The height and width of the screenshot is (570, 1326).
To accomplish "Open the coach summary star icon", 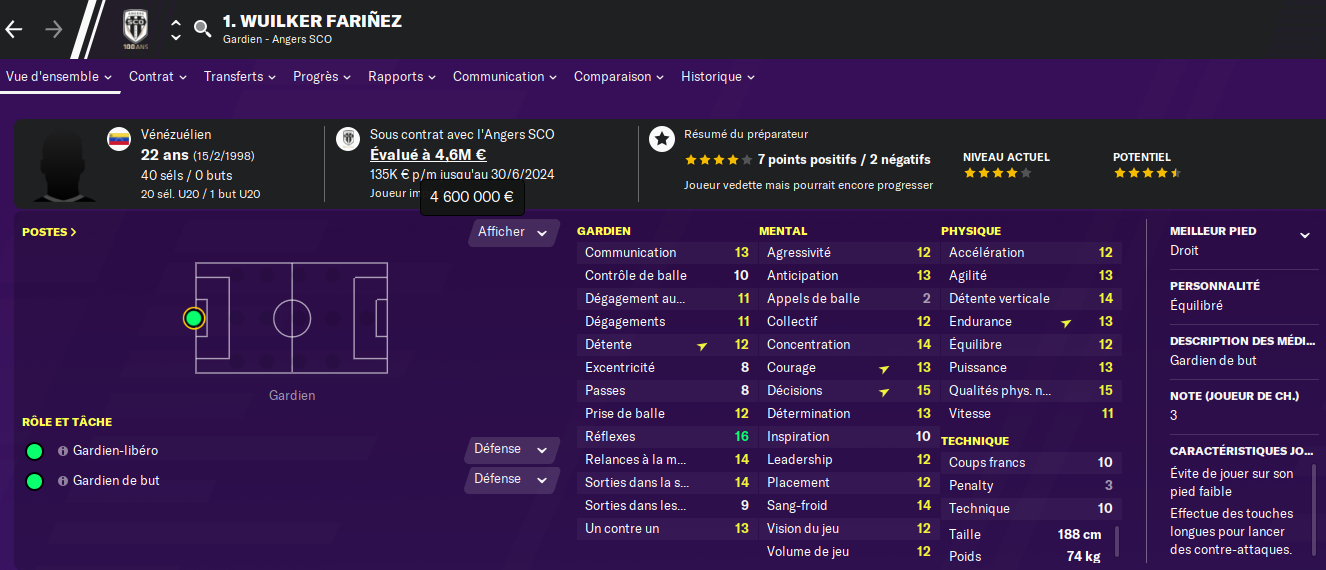I will click(x=661, y=139).
